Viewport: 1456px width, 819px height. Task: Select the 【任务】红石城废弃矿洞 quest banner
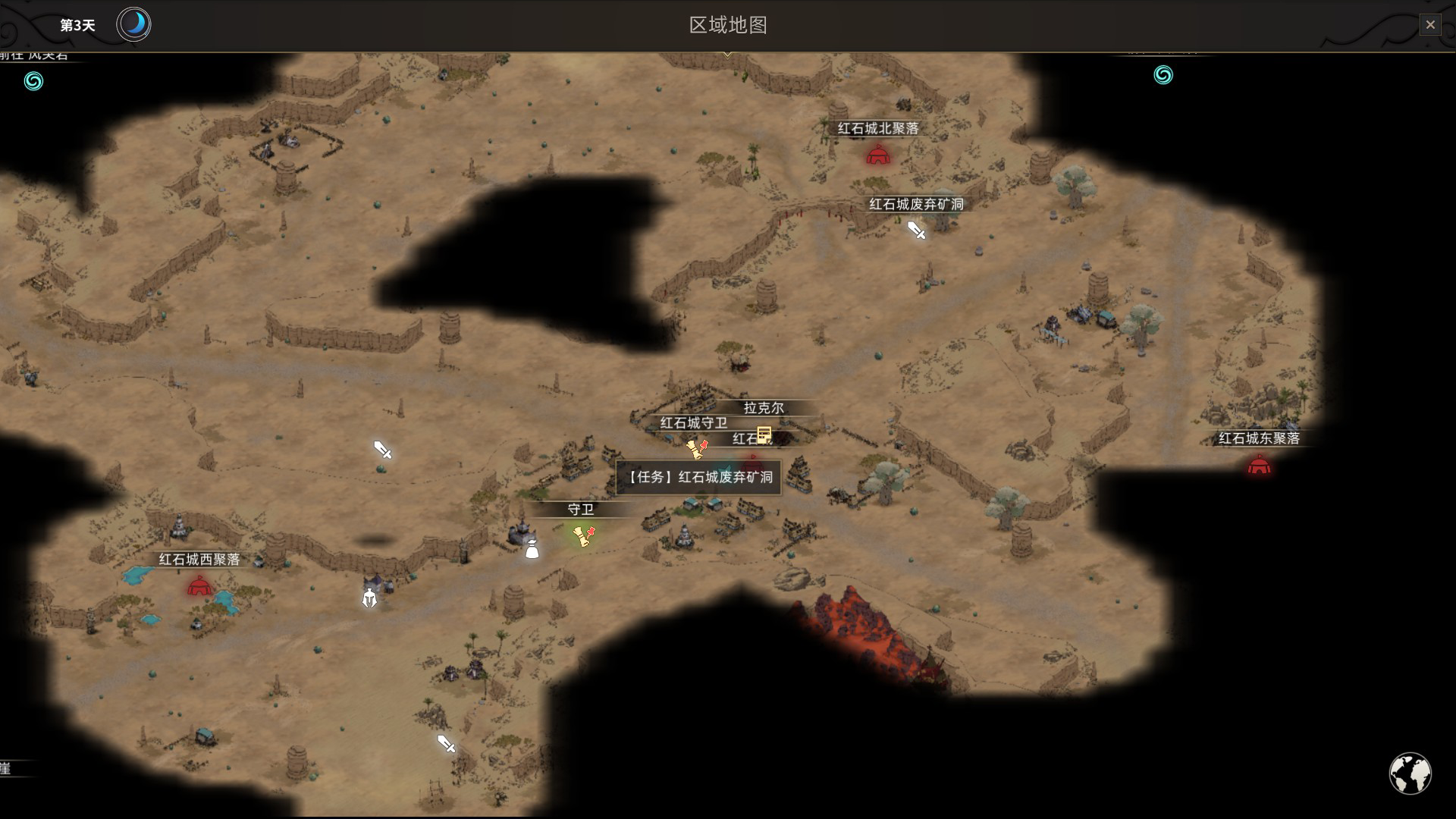[699, 477]
